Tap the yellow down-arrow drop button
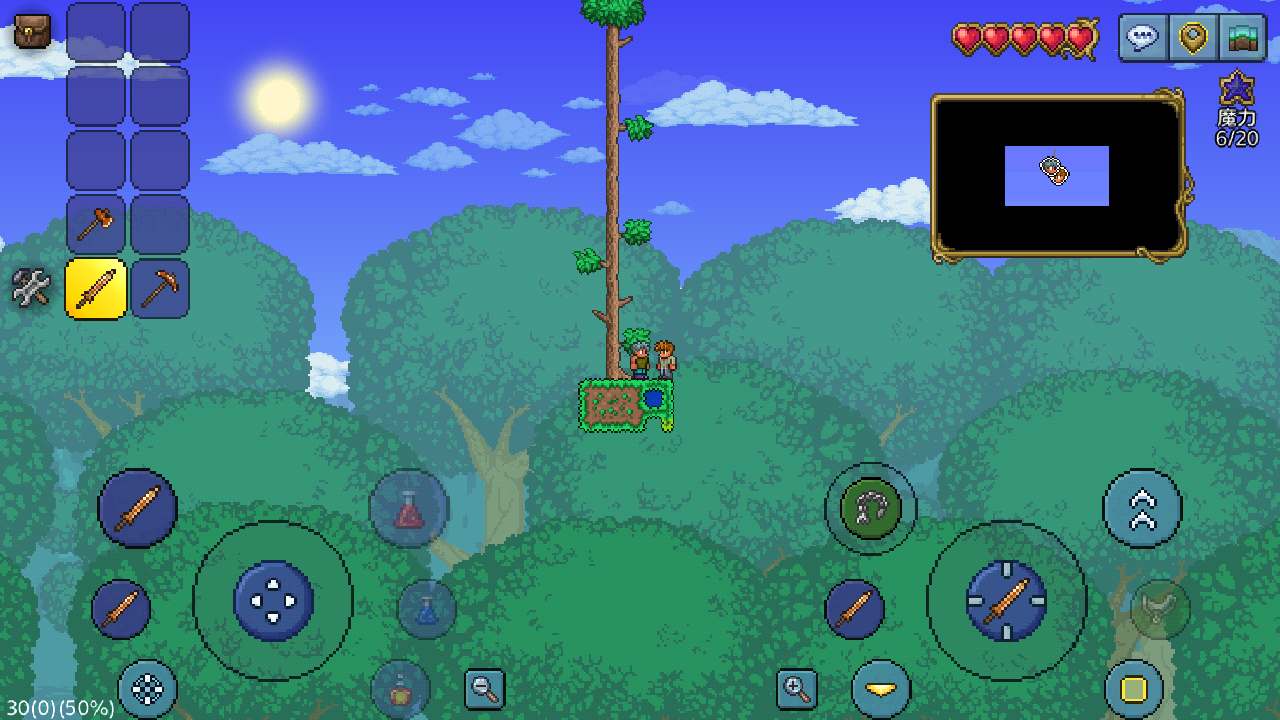This screenshot has height=720, width=1280. pyautogui.click(x=881, y=689)
